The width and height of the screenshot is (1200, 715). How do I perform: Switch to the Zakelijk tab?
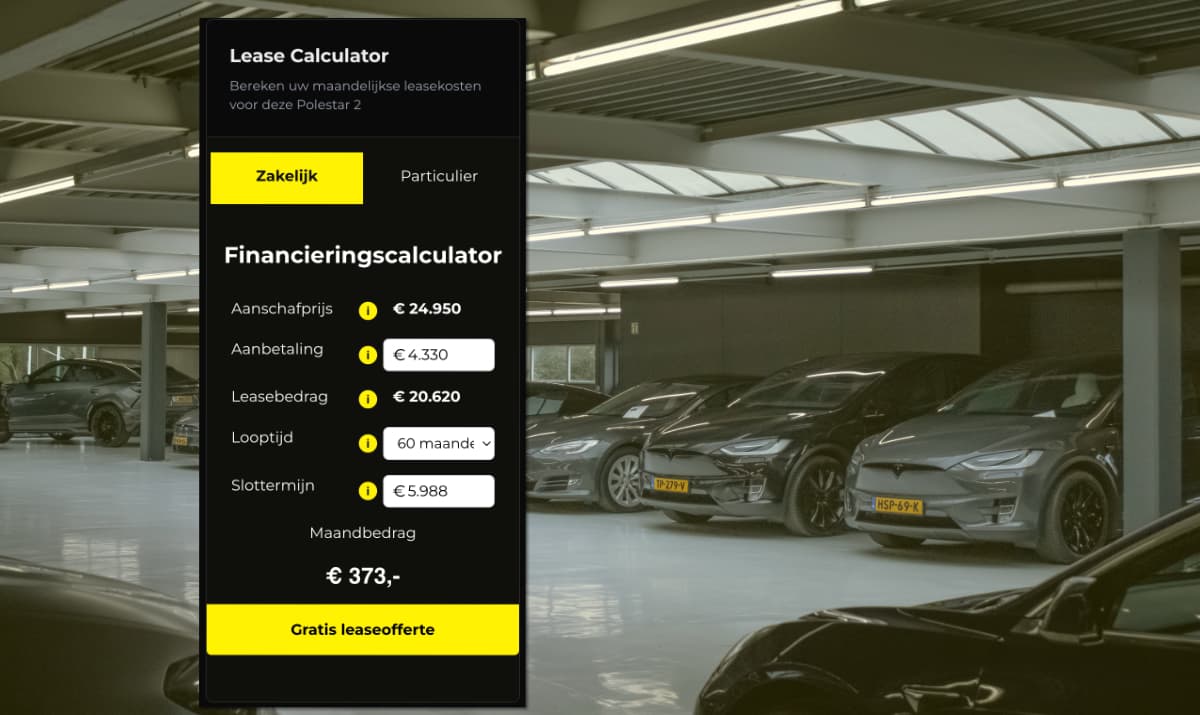[x=286, y=177]
